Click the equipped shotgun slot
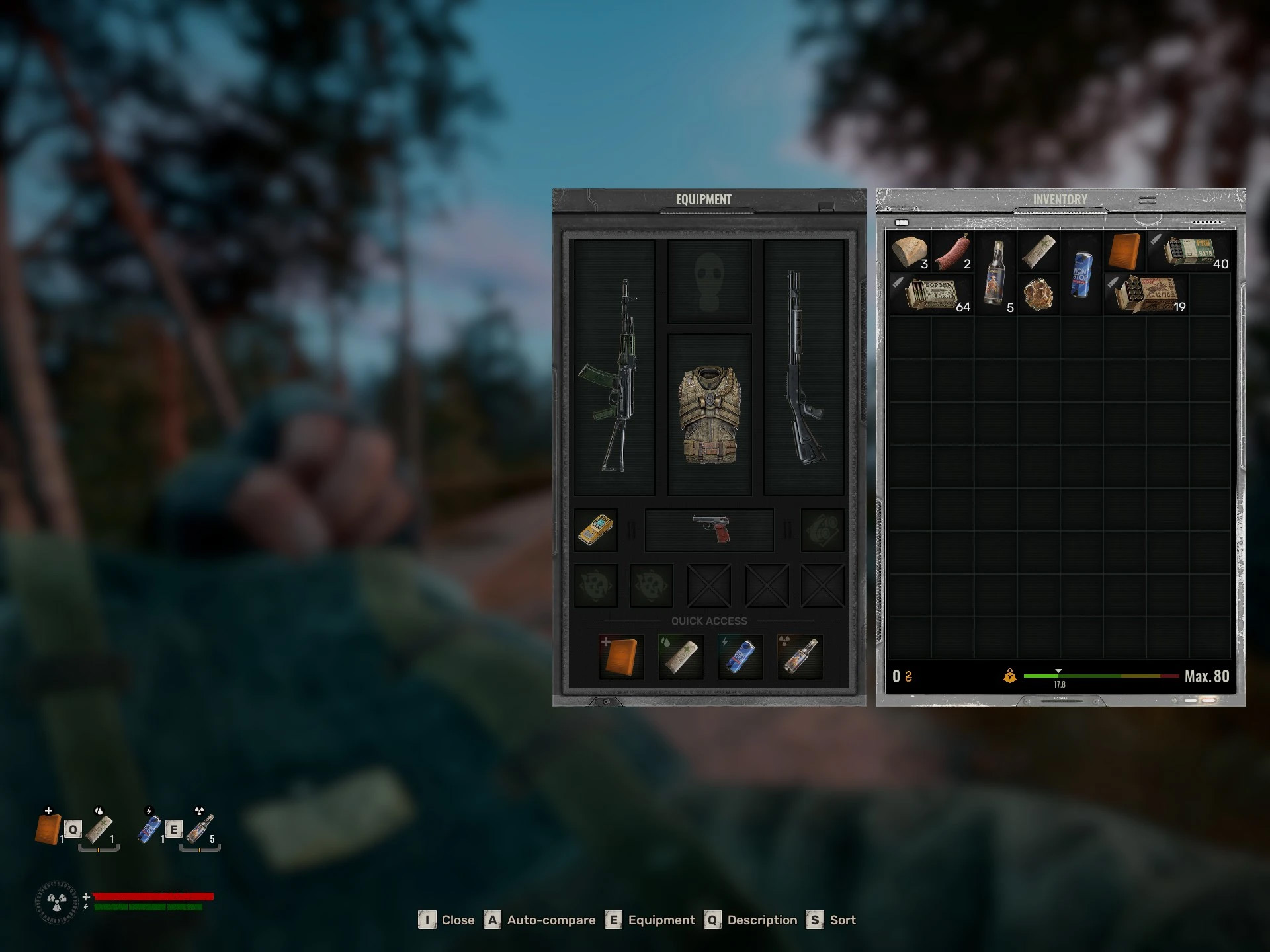 point(804,368)
